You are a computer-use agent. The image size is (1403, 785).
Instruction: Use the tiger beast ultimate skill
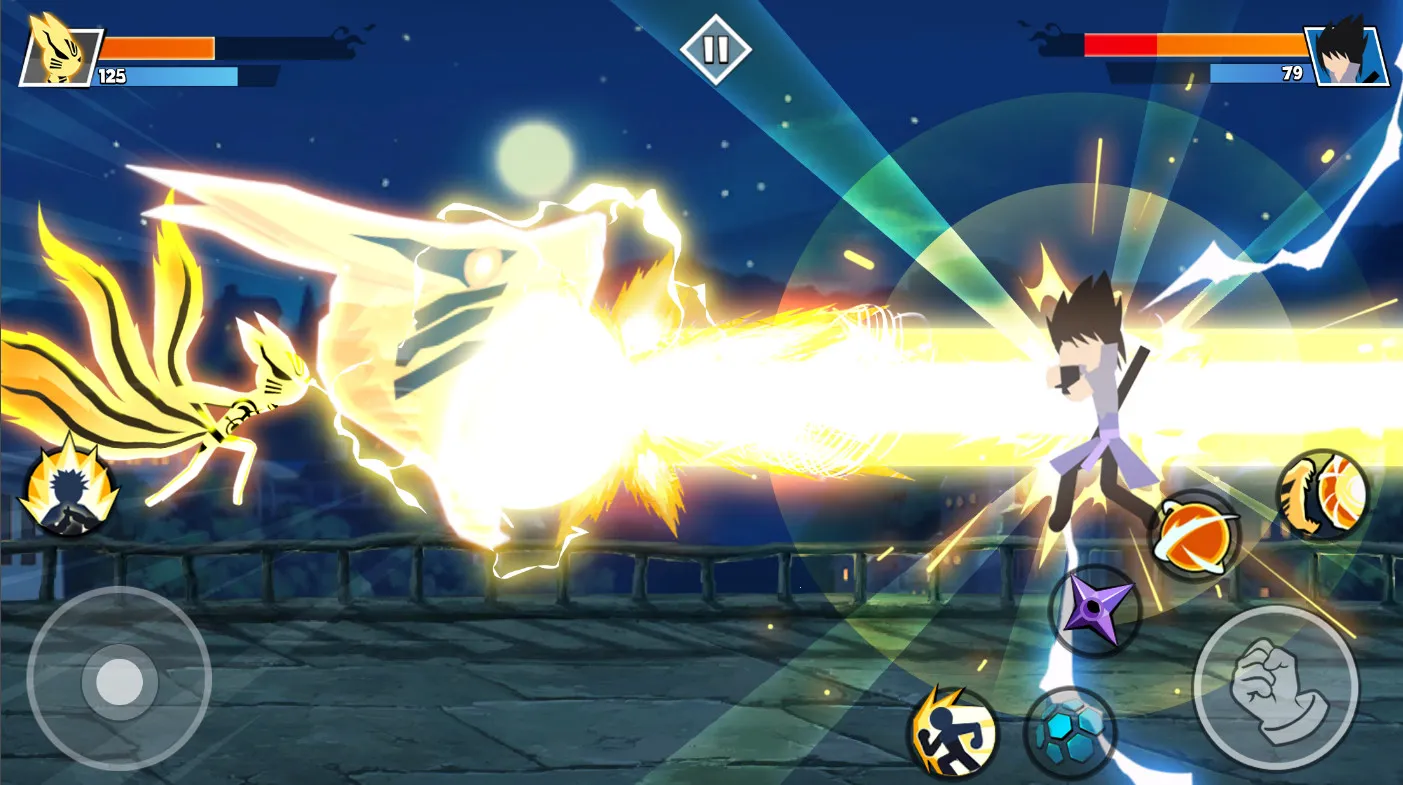[1322, 495]
